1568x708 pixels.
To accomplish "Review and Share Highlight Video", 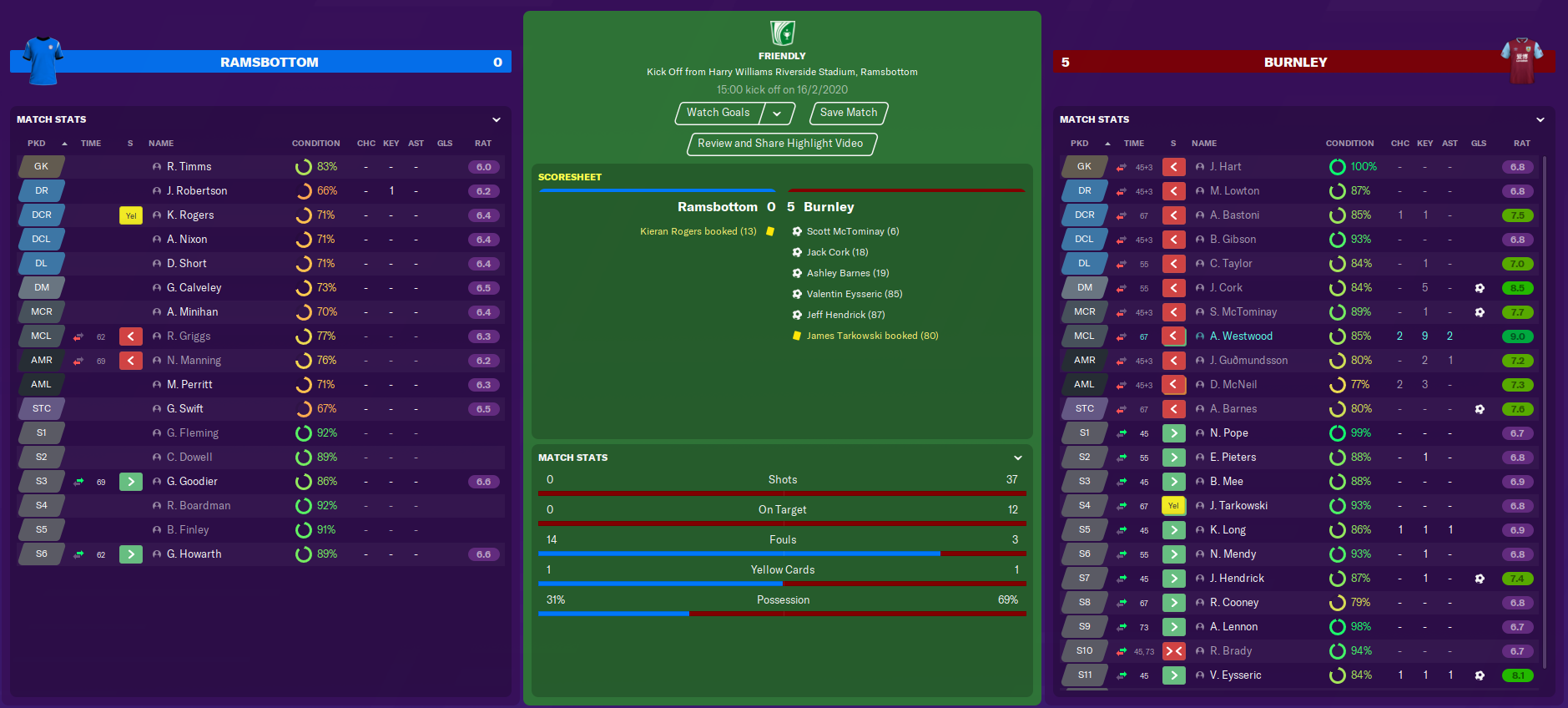I will point(780,144).
